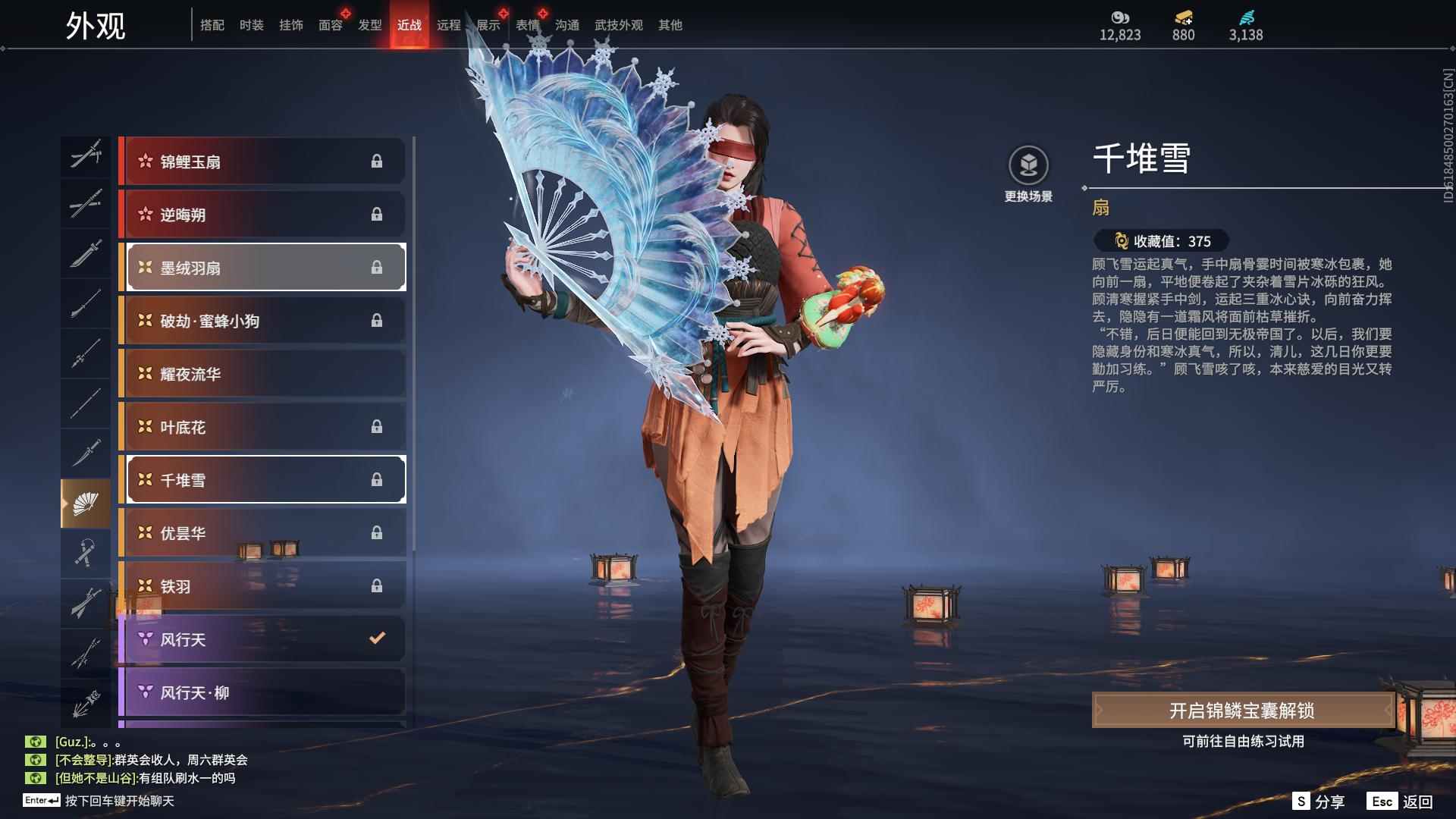Expand 破劫·蜜蜂小狗 in the fan list

(x=264, y=320)
